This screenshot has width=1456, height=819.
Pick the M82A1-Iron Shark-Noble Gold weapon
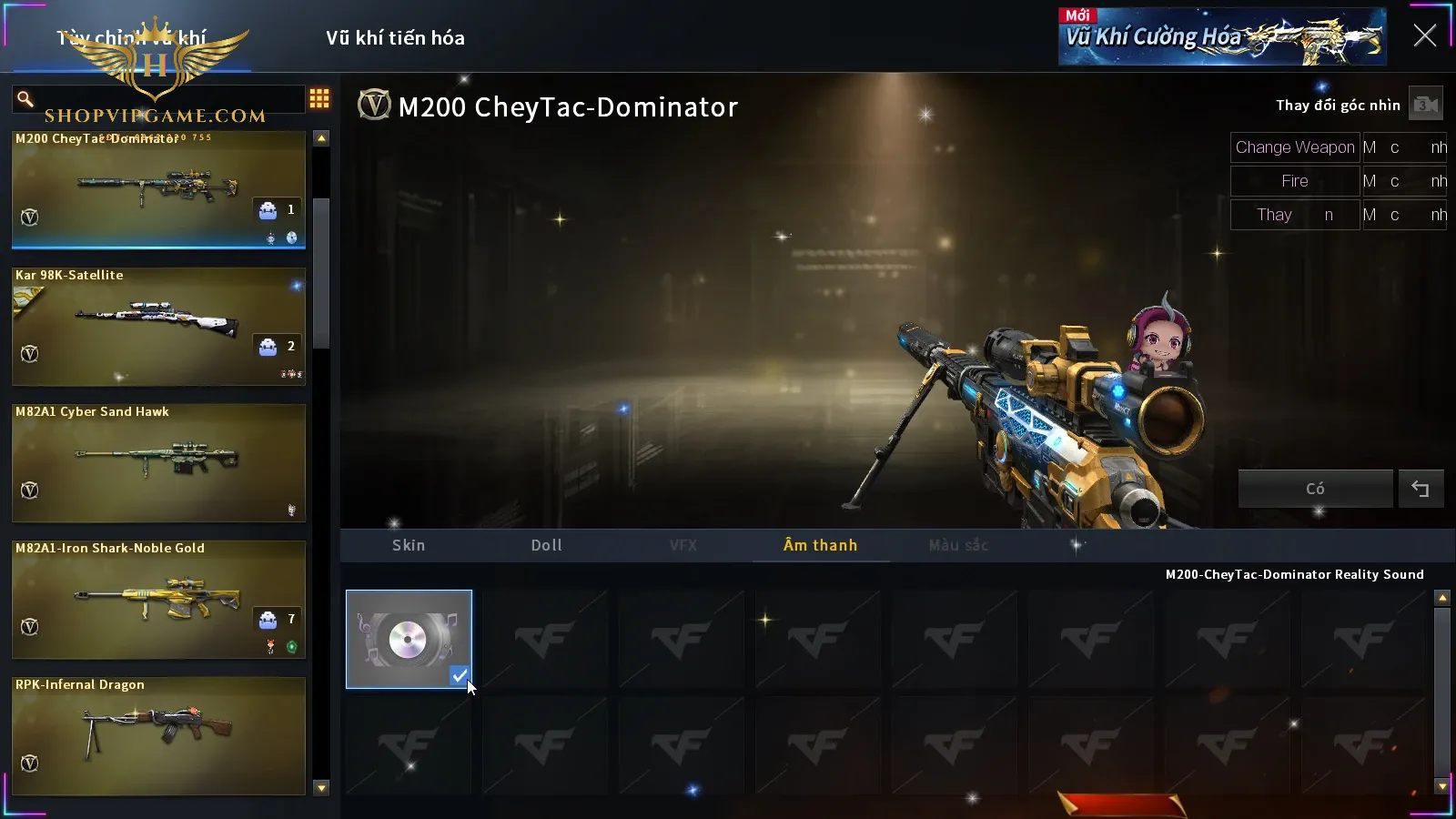click(x=158, y=599)
